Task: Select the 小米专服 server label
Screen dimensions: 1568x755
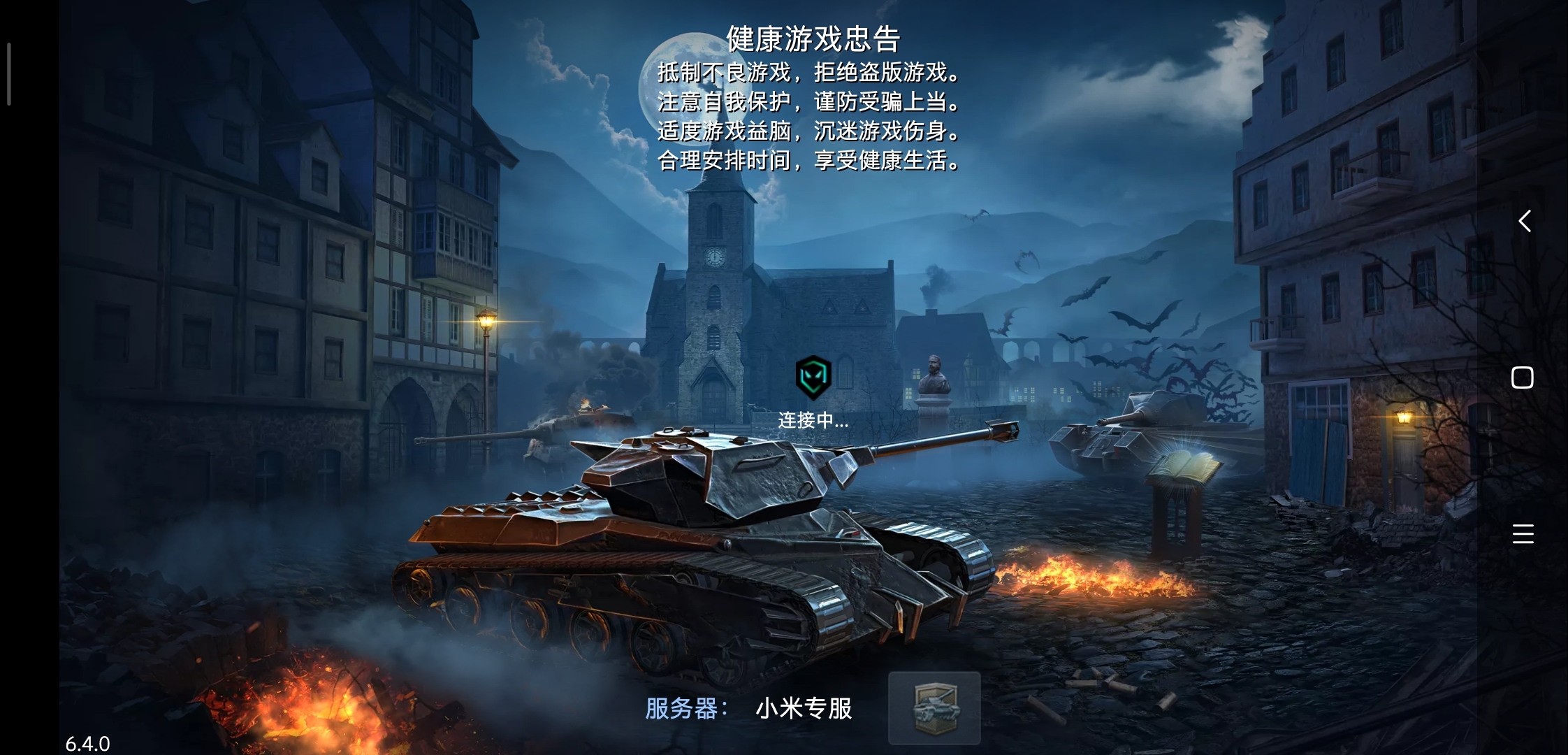Action: (x=804, y=709)
